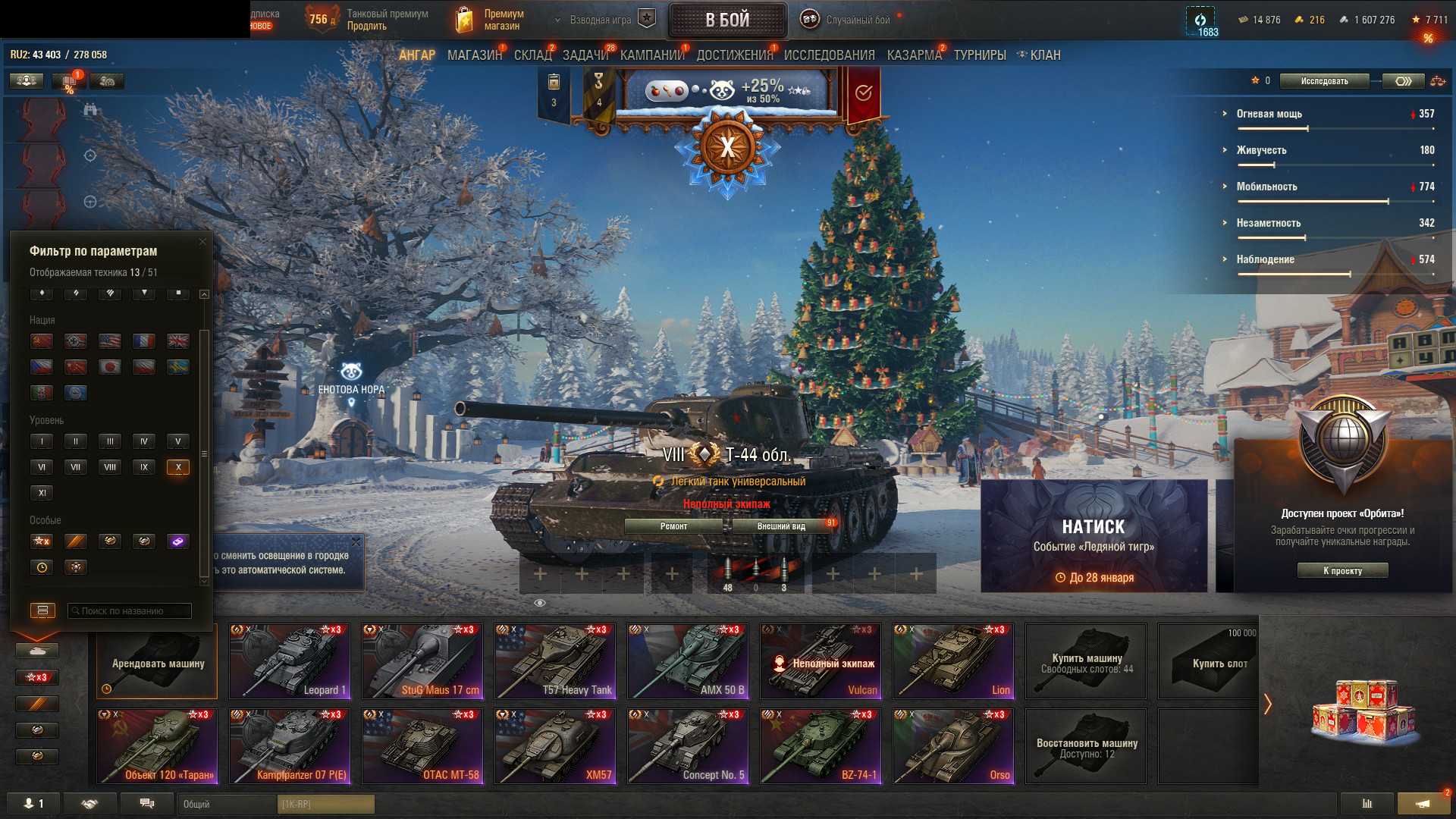This screenshot has width=1456, height=819.
Task: Select the BZ-74-1 tank
Action: [x=821, y=745]
